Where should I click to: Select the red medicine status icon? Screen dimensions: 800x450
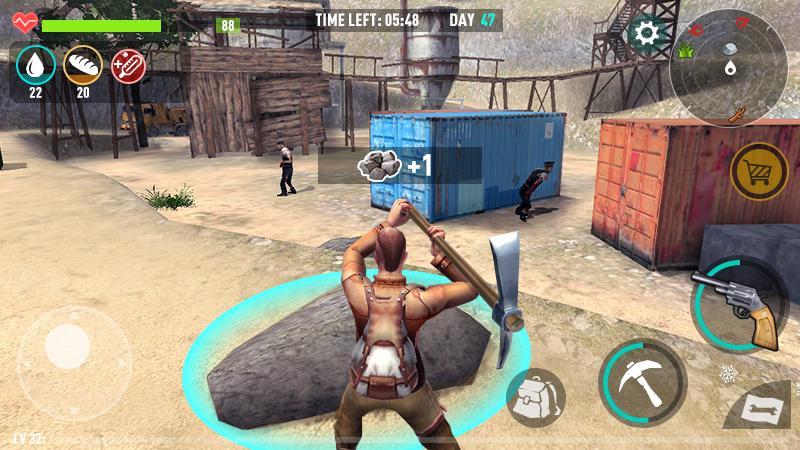click(x=128, y=66)
